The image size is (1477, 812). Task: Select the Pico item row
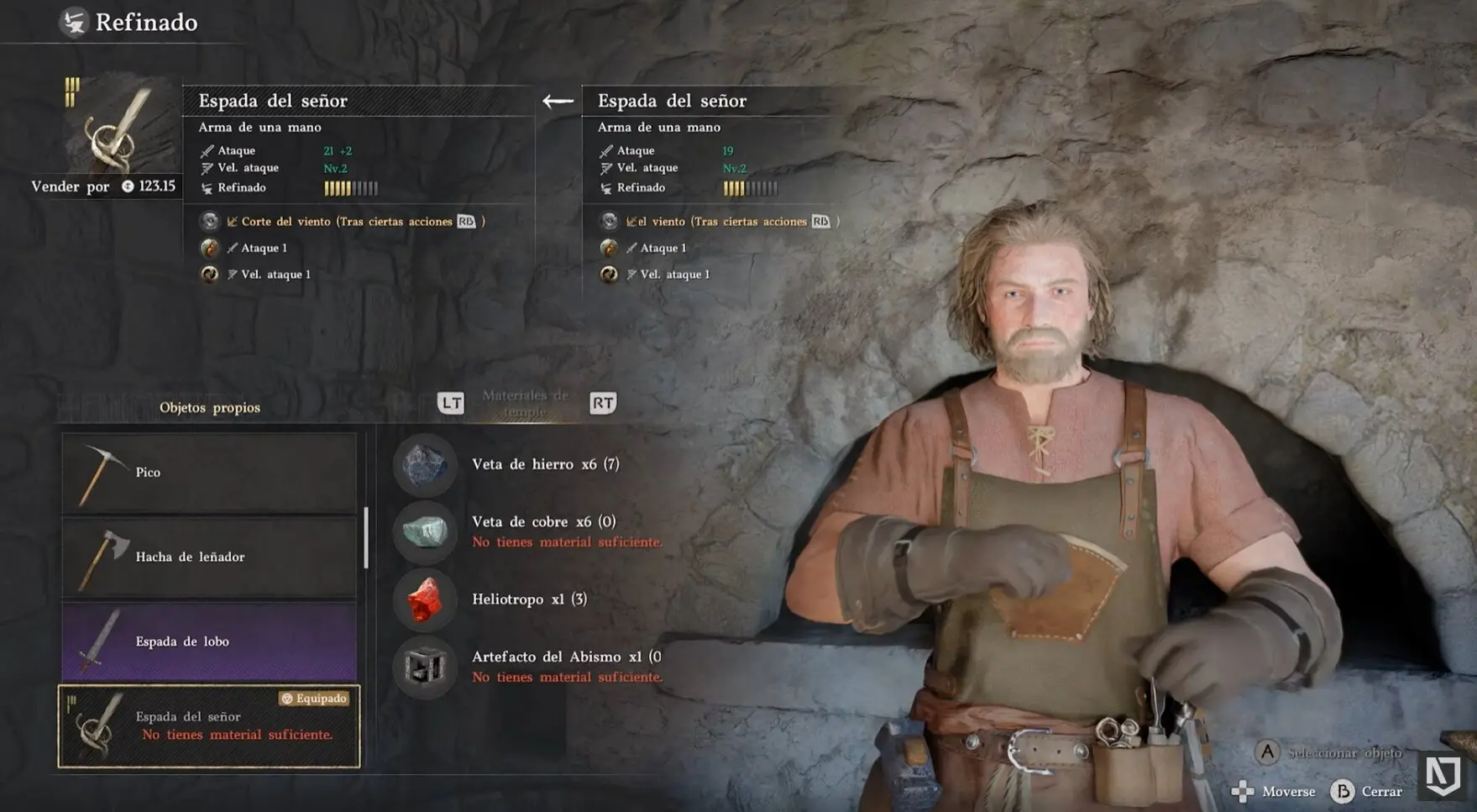pos(209,473)
